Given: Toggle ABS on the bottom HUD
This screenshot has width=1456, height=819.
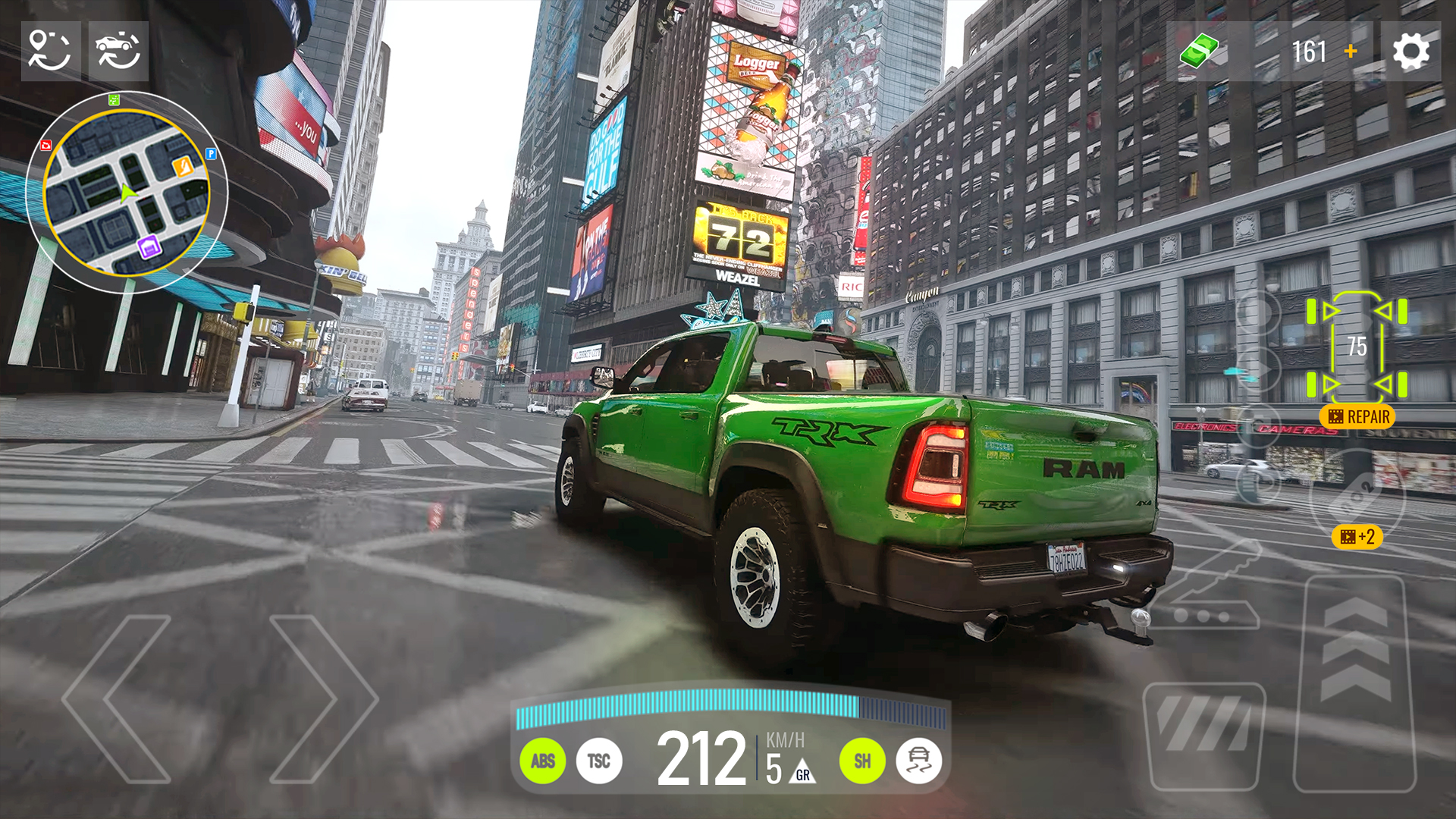Looking at the screenshot, I should tap(543, 761).
